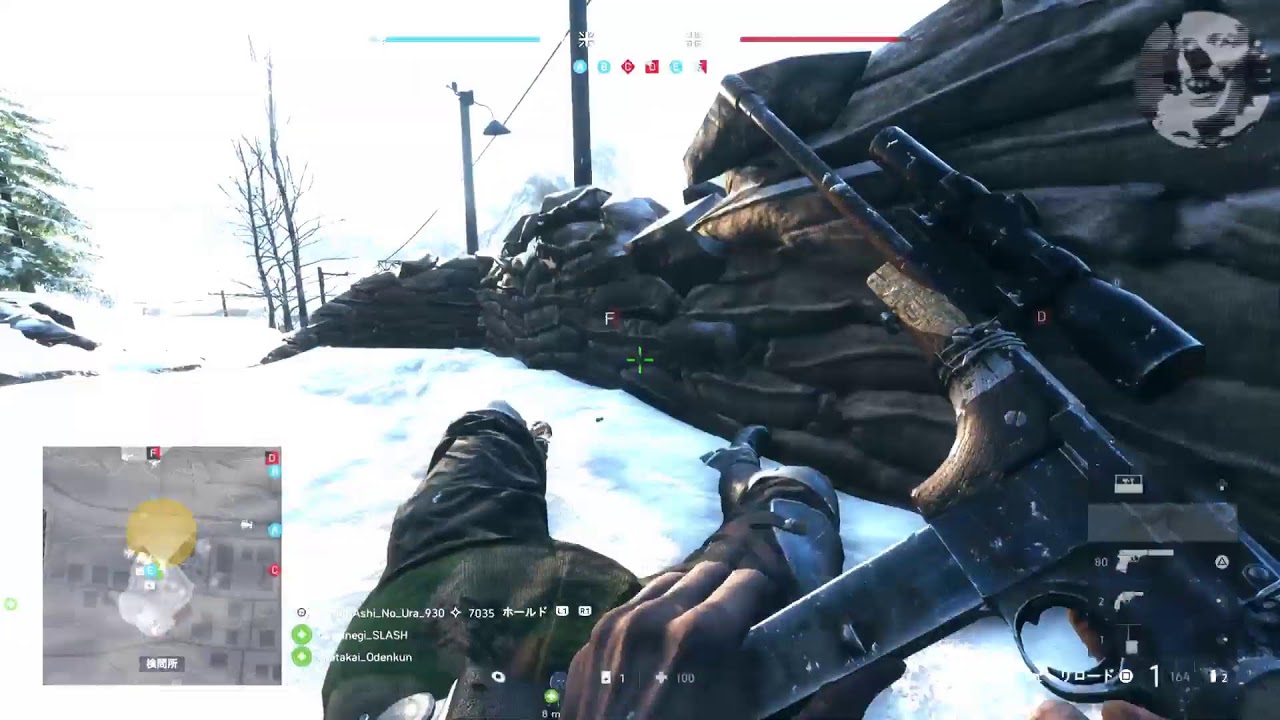The height and width of the screenshot is (720, 1280).
Task: Select the flare gun gadget slot
Action: 1130,599
